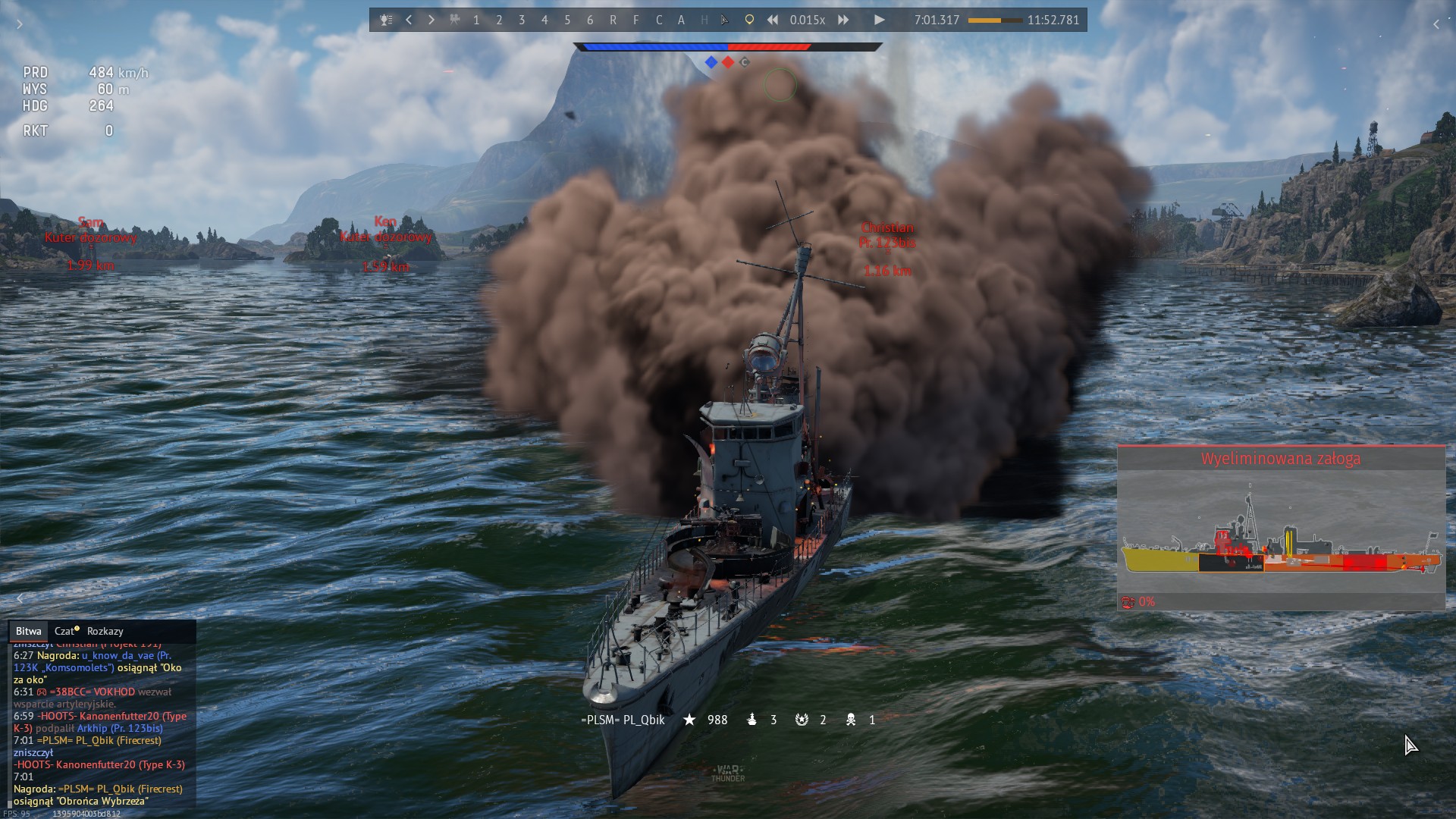Image resolution: width=1456 pixels, height=819 pixels.
Task: Switch to next player with right chevron
Action: pyautogui.click(x=431, y=20)
